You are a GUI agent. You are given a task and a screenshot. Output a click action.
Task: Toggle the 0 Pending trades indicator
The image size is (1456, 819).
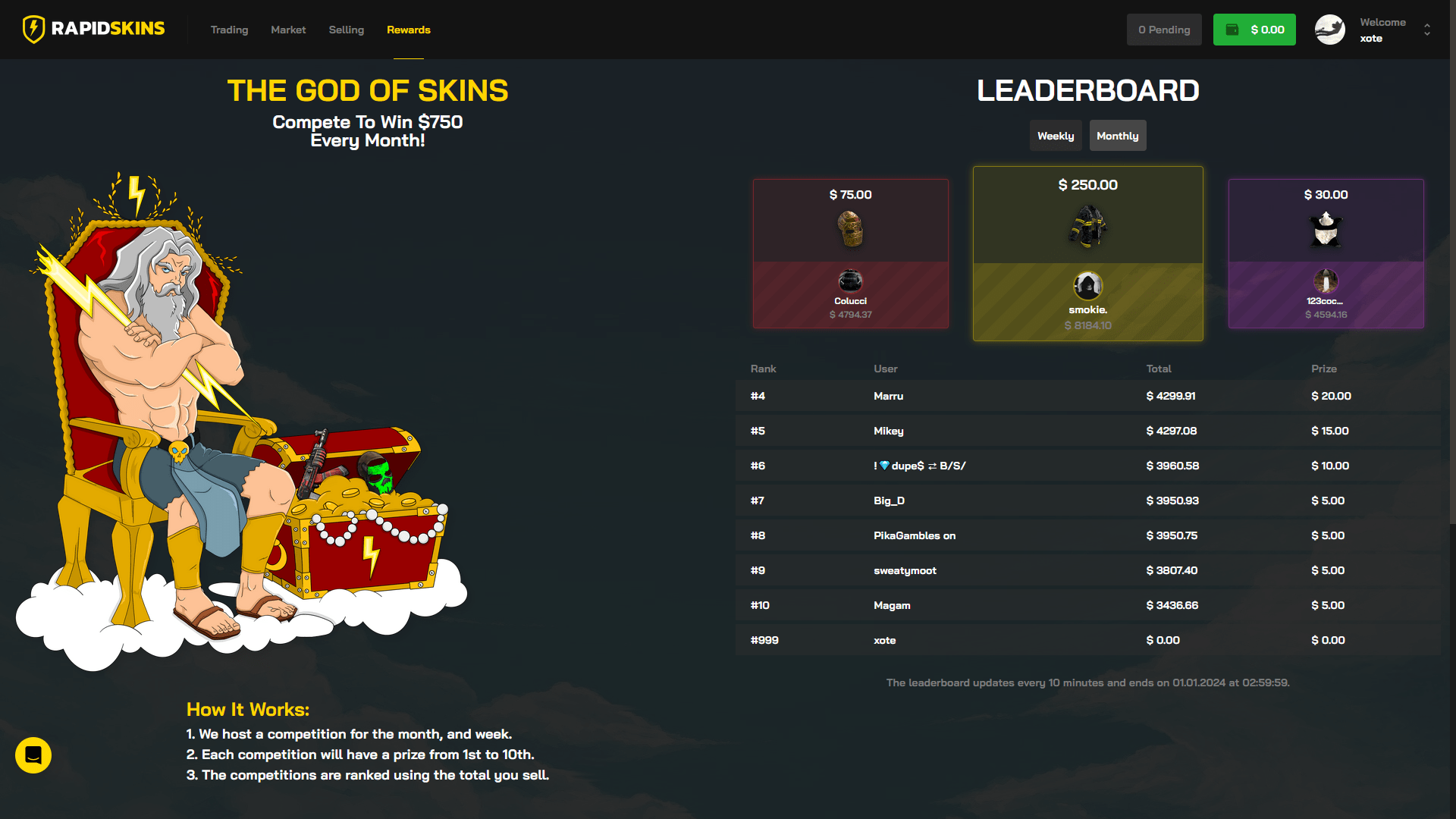pos(1164,29)
